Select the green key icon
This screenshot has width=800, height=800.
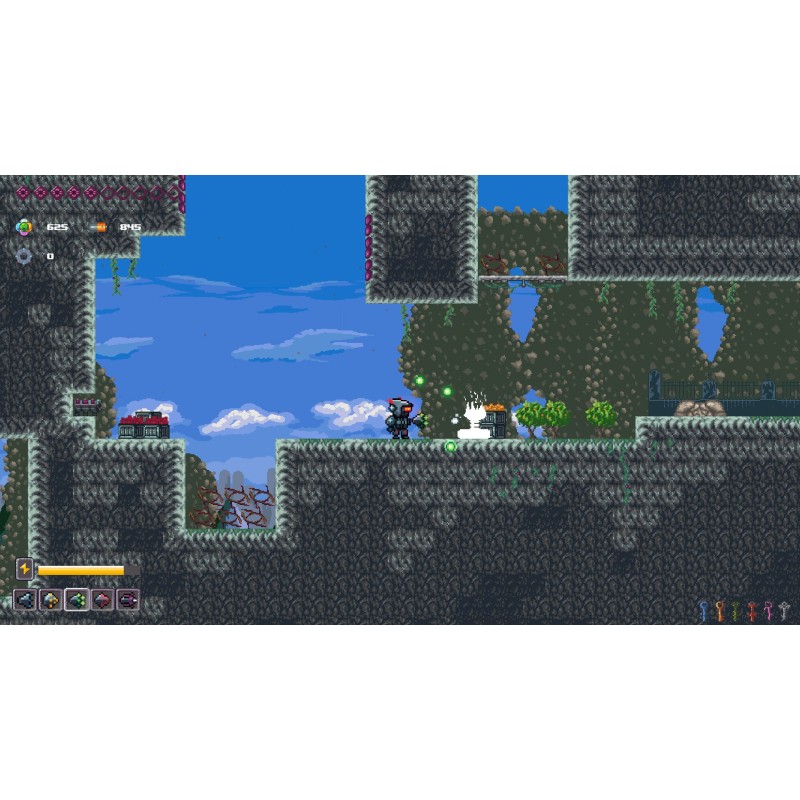735,610
